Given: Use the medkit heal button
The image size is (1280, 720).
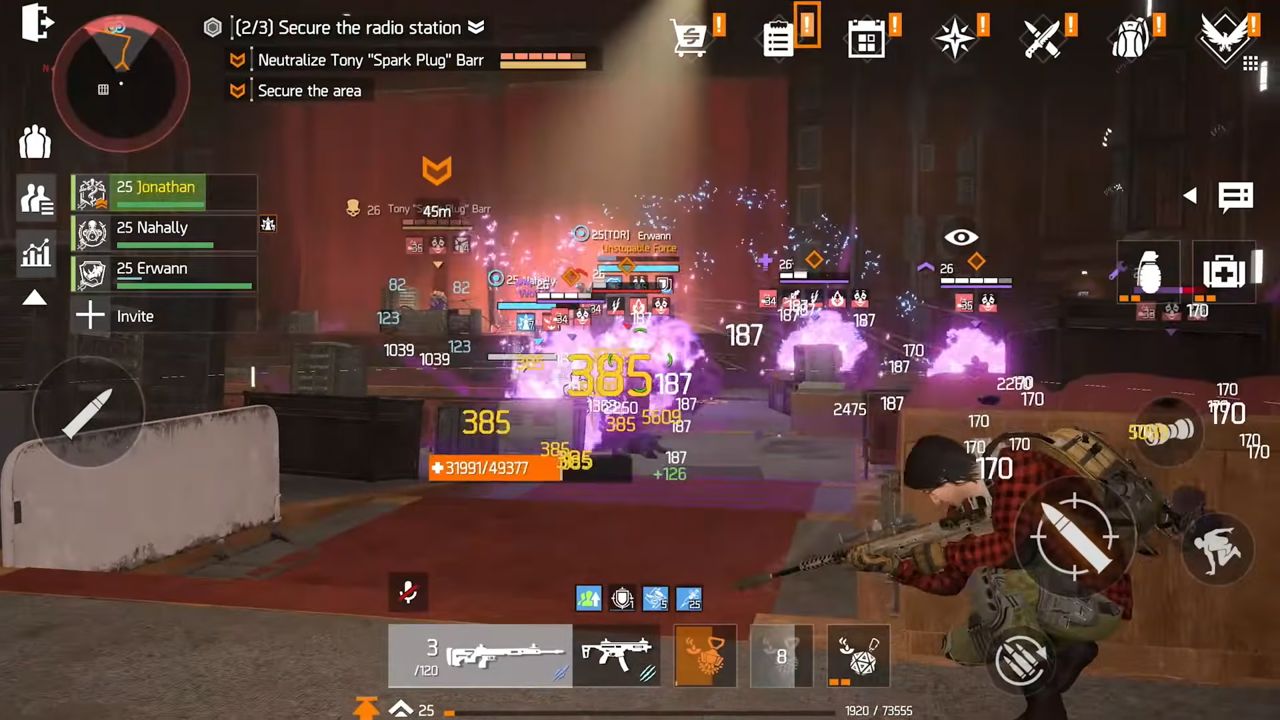Looking at the screenshot, I should click(1224, 271).
